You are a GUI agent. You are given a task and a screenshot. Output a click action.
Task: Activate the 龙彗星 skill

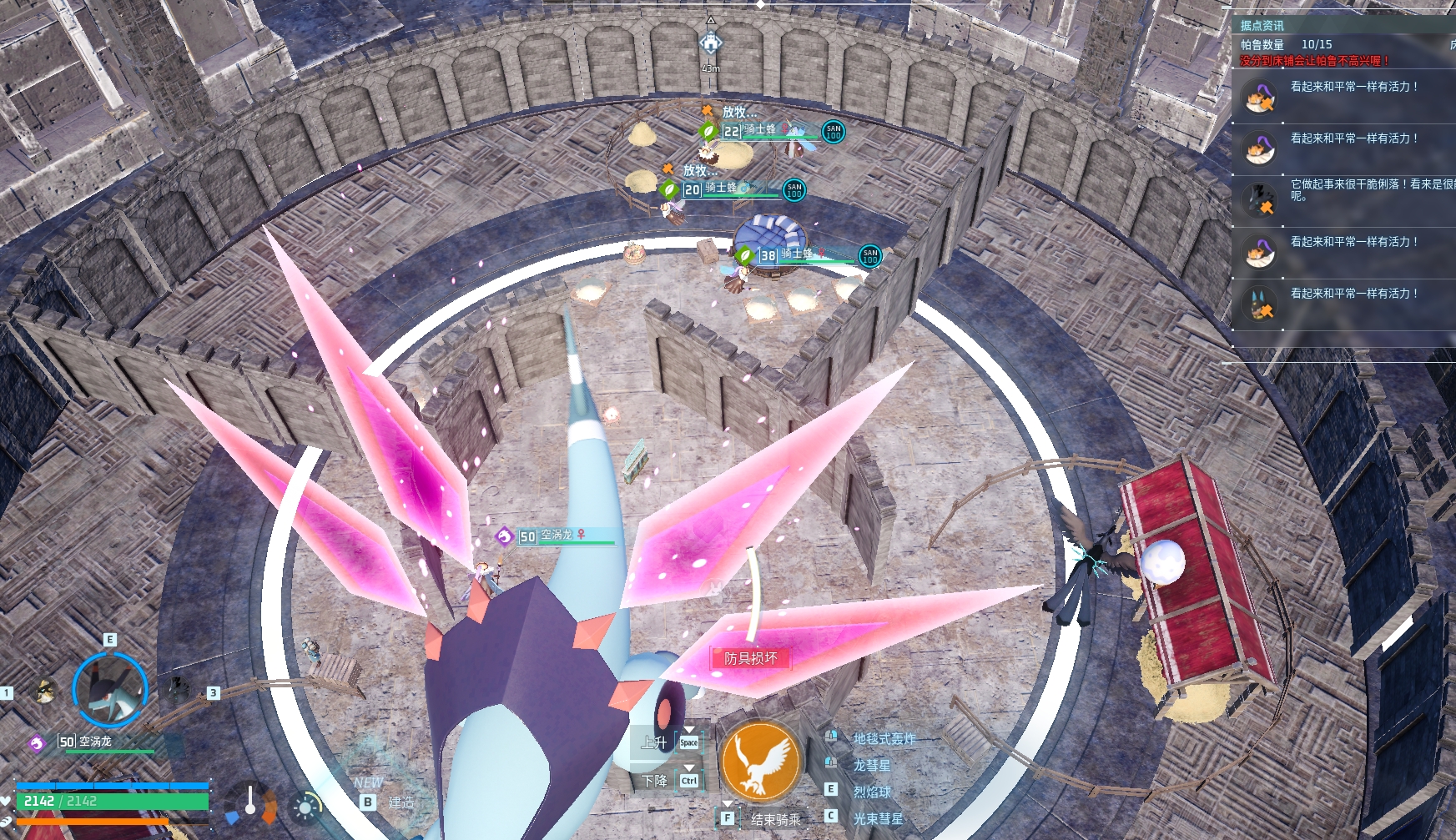871,765
